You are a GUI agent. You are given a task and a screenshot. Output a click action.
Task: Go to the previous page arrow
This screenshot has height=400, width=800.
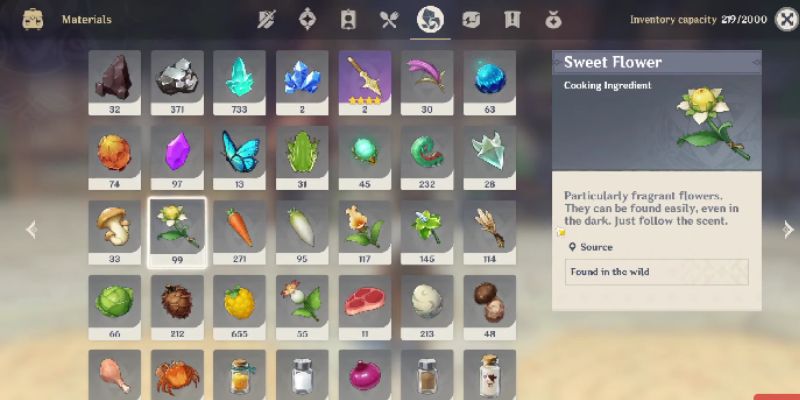(30, 229)
